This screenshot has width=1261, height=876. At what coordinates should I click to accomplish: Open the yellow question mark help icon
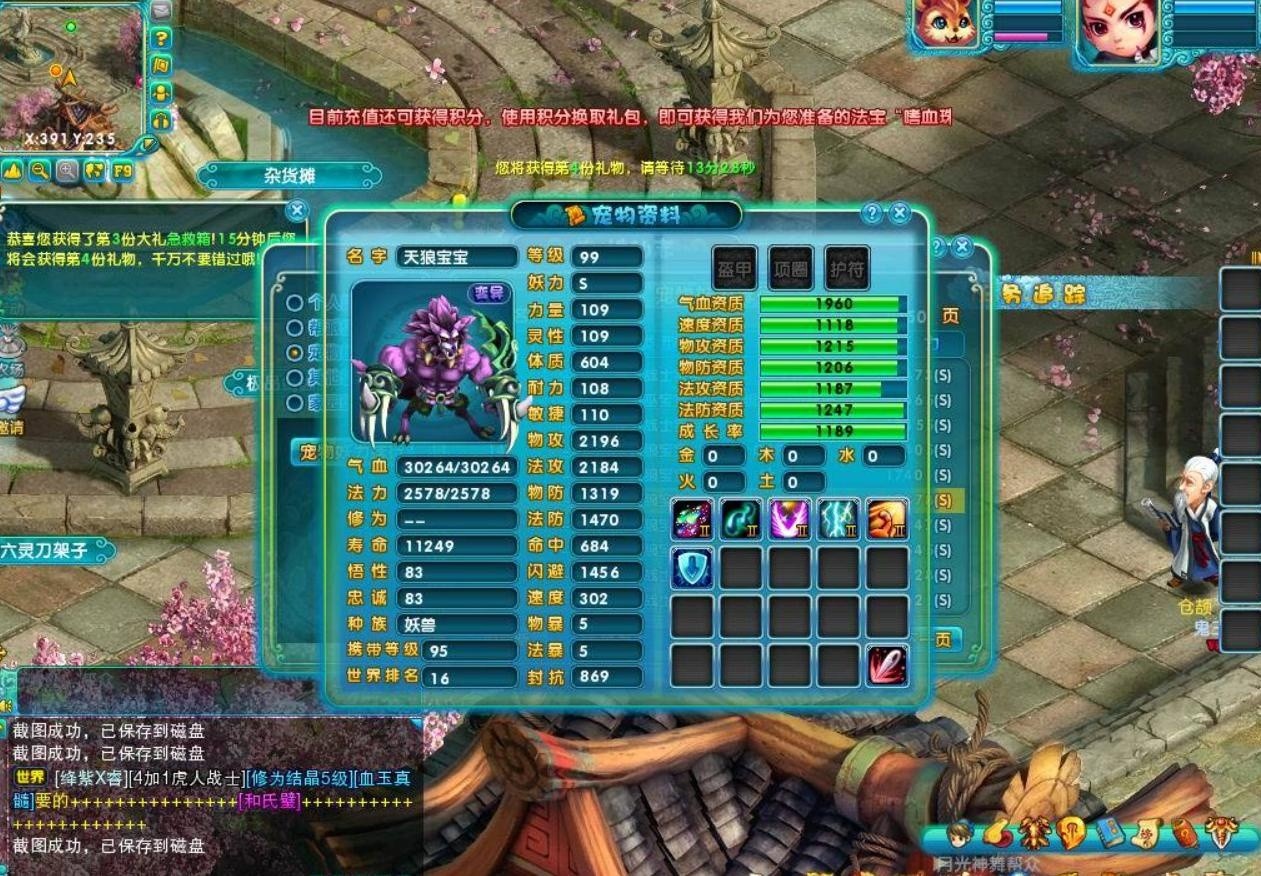pos(161,38)
